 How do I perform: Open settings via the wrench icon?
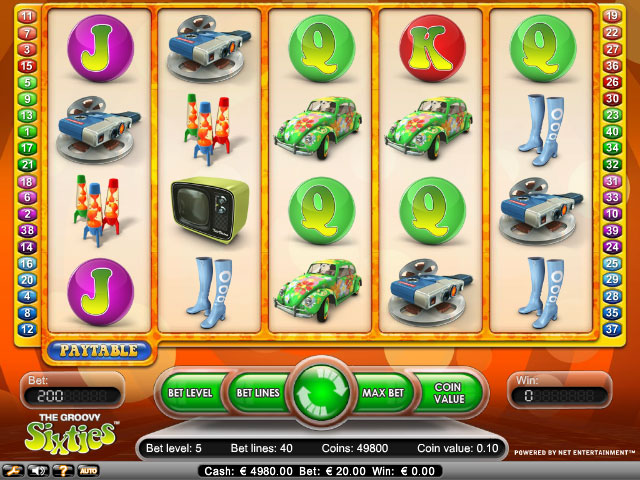(14, 470)
